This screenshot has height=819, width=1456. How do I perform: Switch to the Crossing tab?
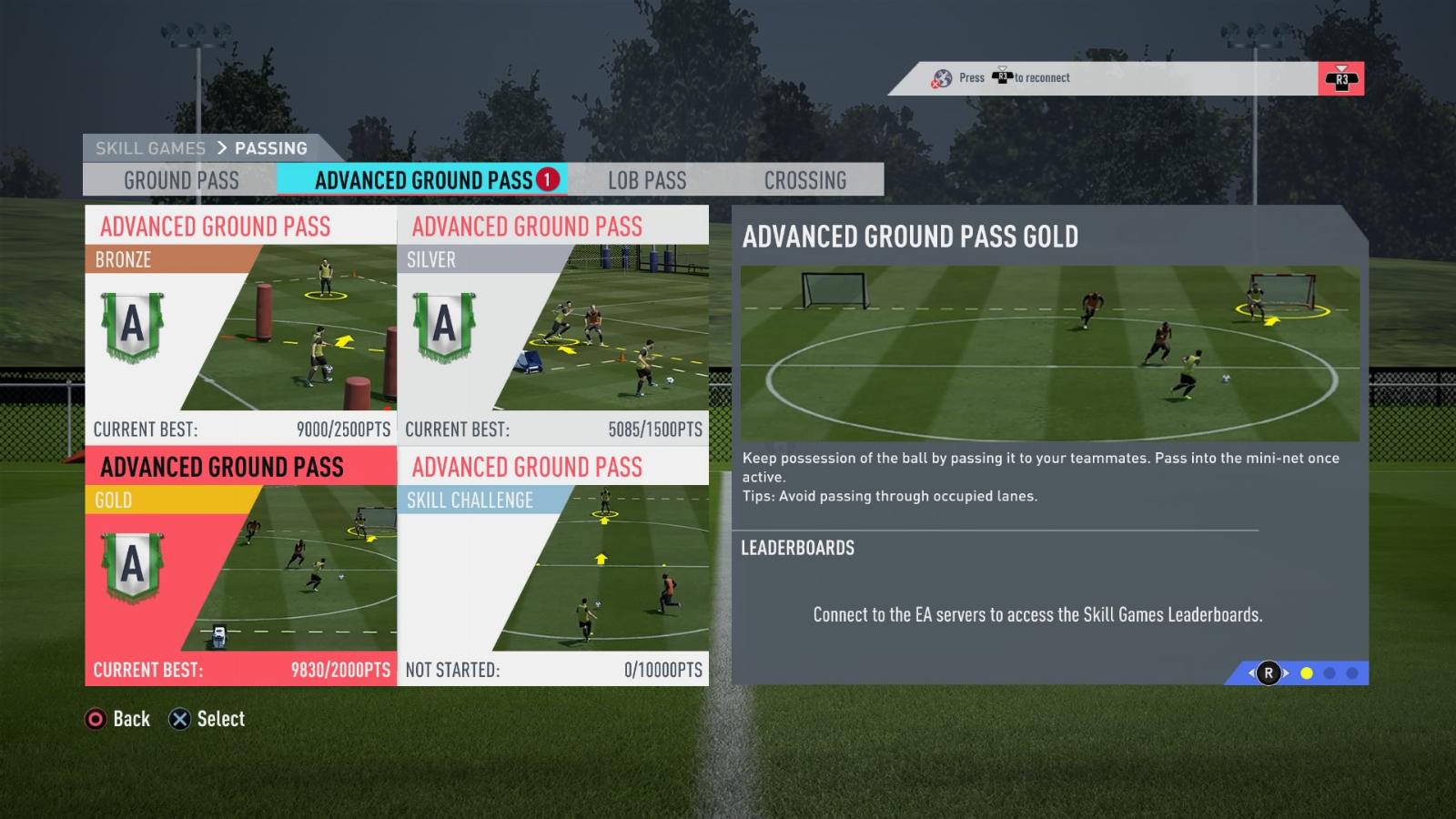point(805,180)
